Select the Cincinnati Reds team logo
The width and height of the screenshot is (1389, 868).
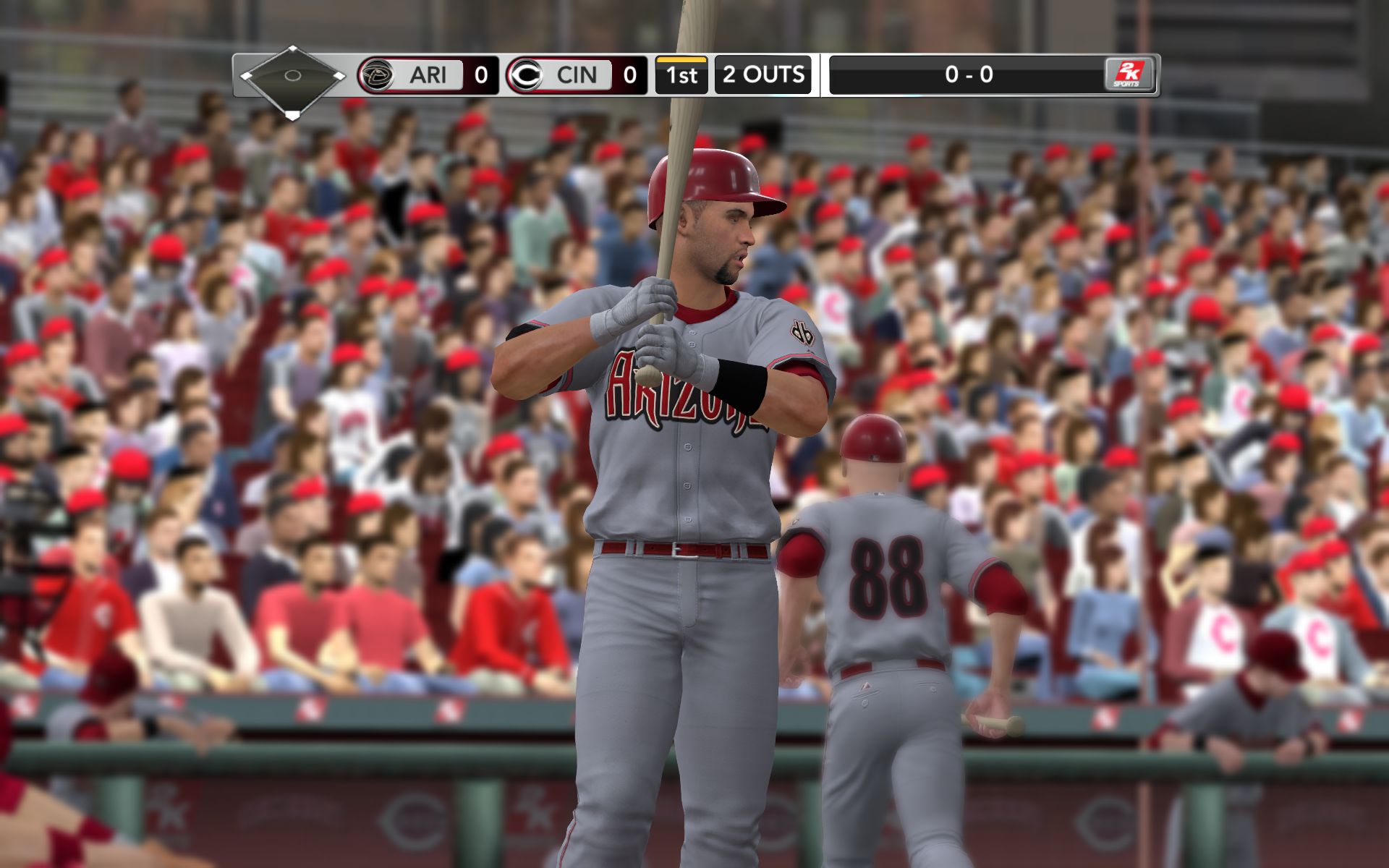(x=525, y=75)
